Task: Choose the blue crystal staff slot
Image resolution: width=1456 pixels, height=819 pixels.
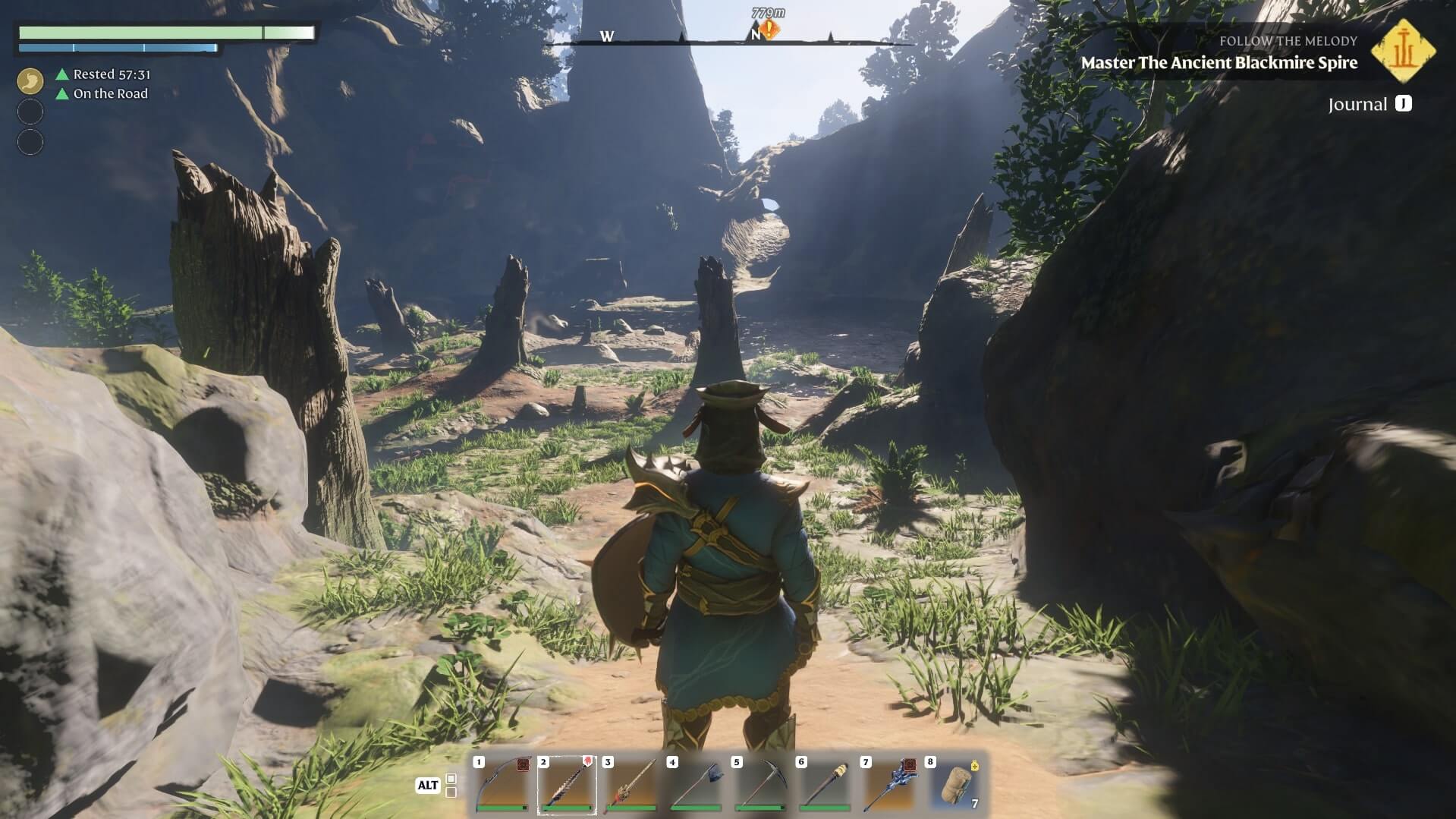Action: coord(889,786)
